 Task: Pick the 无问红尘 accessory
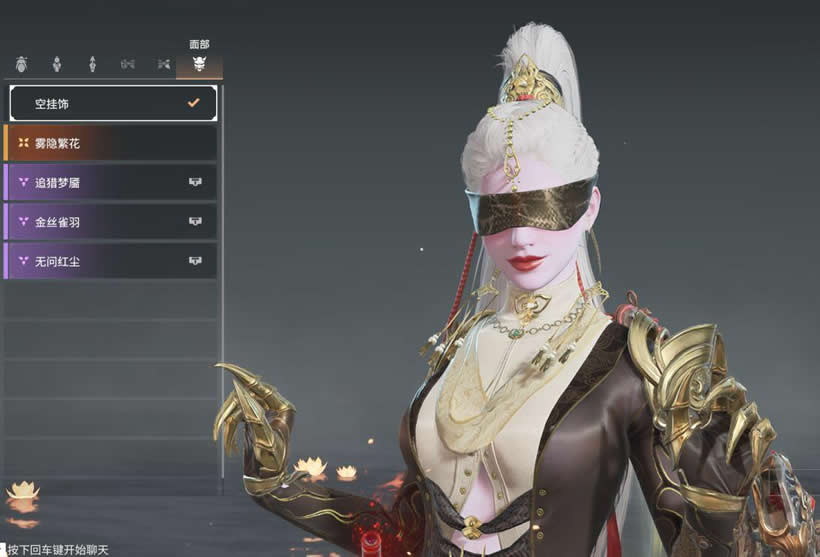click(x=112, y=261)
